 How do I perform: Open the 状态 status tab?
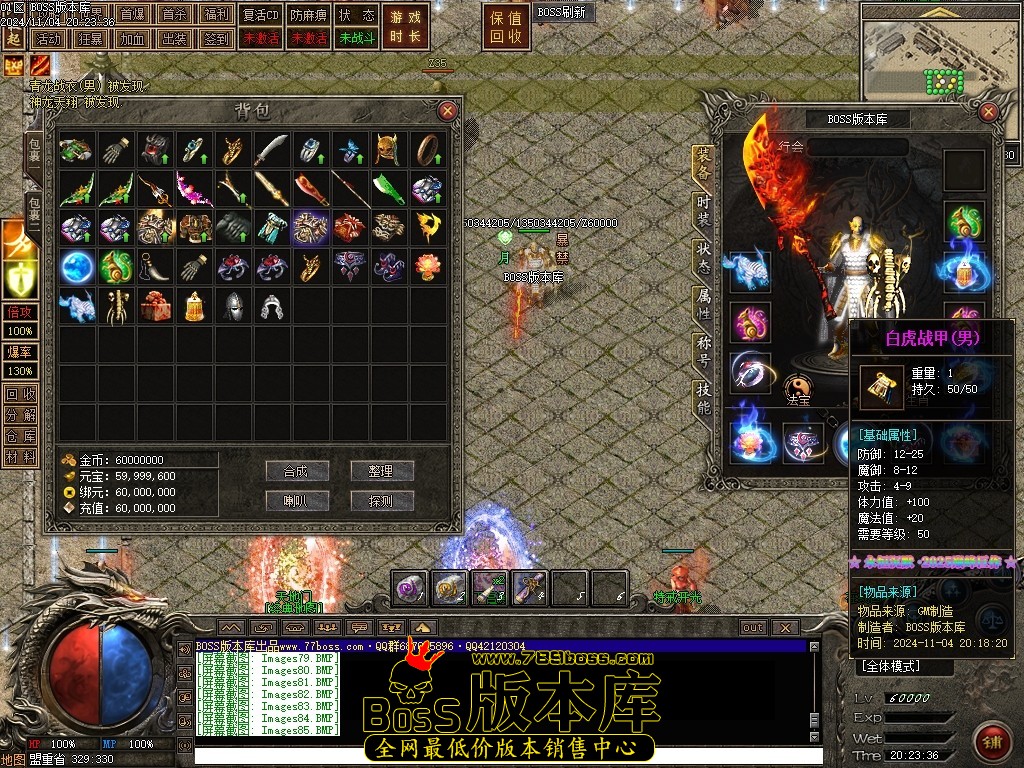click(705, 256)
